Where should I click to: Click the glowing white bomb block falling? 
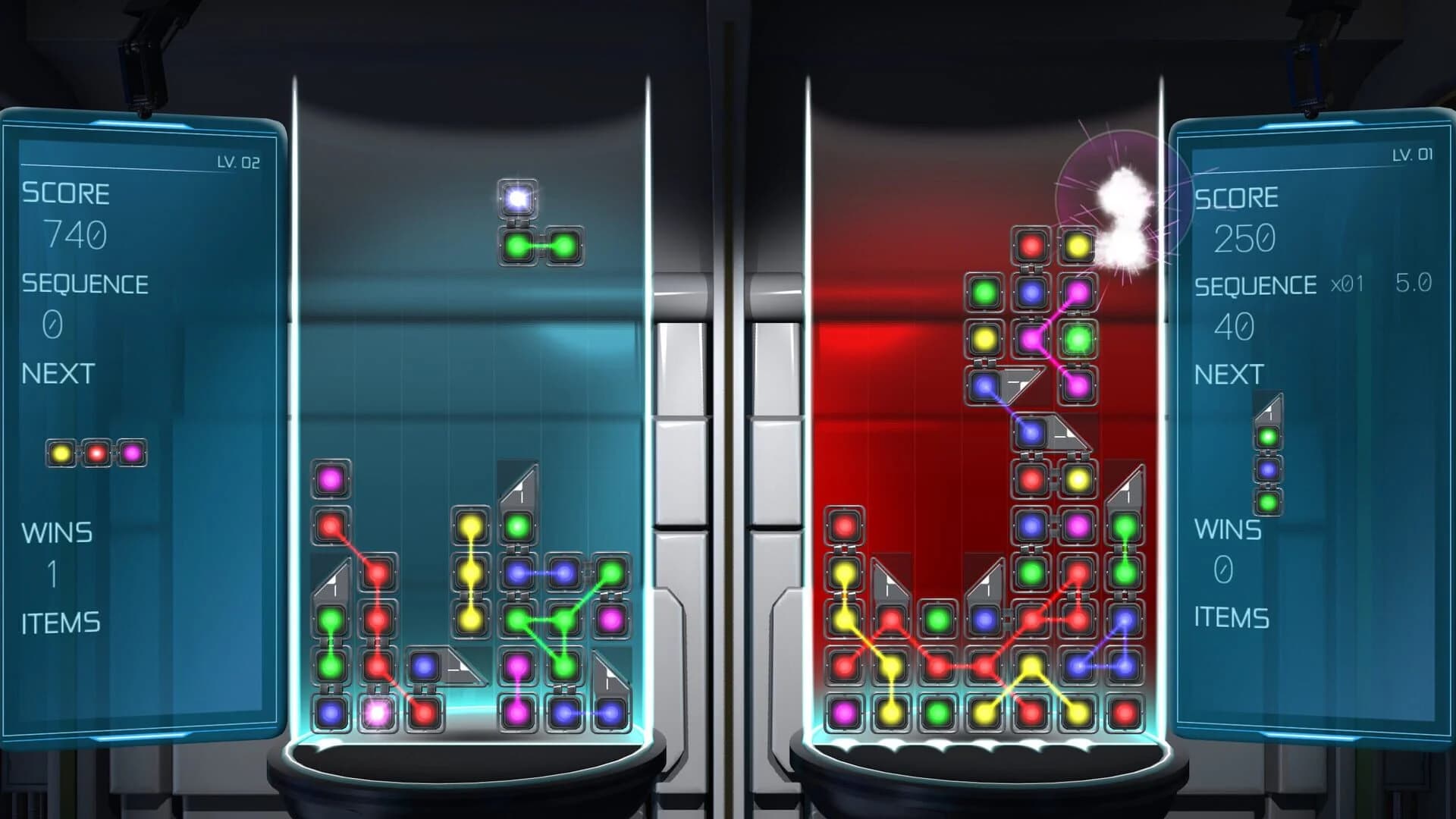tap(518, 200)
